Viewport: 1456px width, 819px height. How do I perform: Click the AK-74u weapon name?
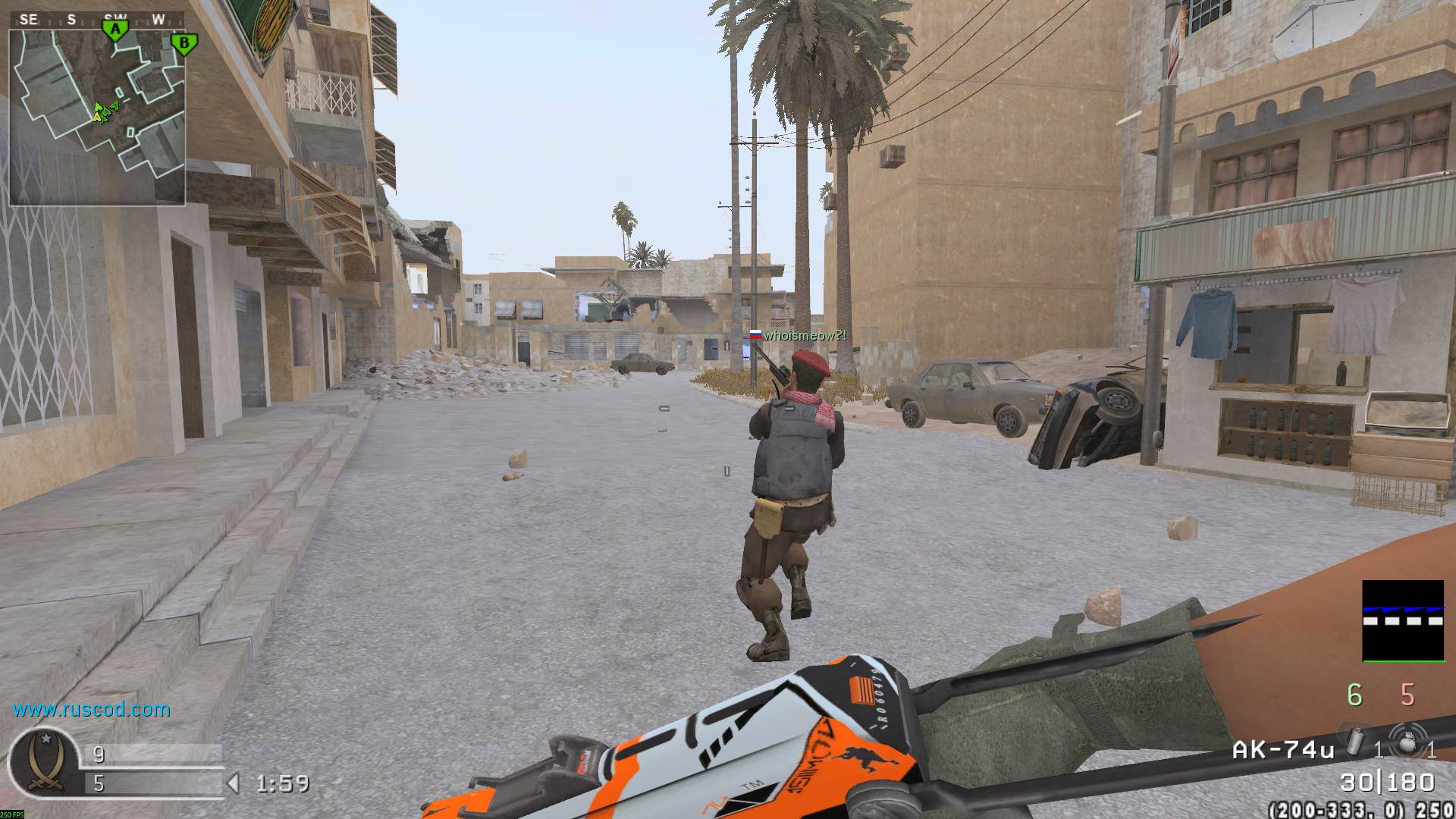click(x=1283, y=750)
